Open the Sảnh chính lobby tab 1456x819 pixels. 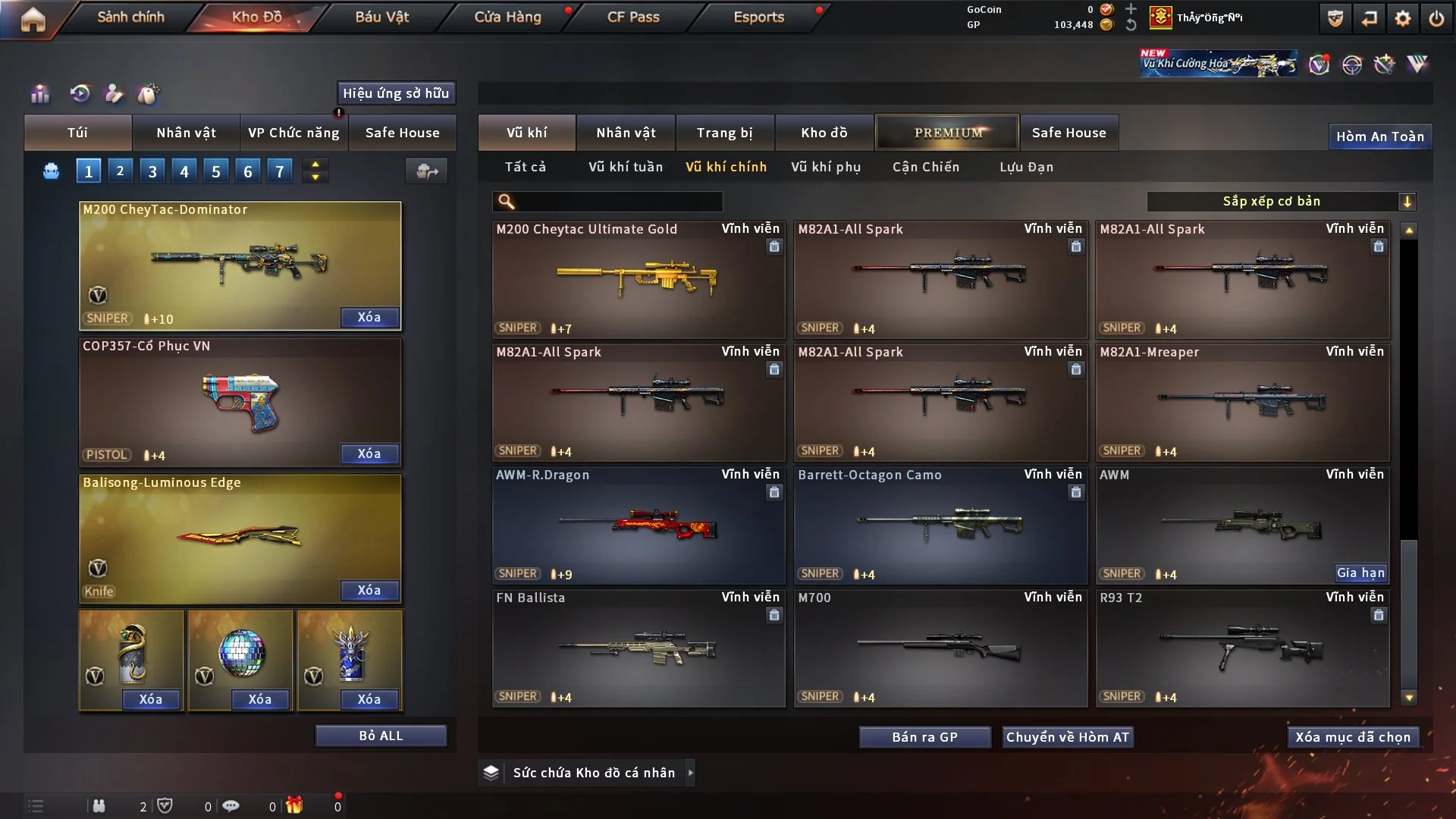pyautogui.click(x=130, y=17)
